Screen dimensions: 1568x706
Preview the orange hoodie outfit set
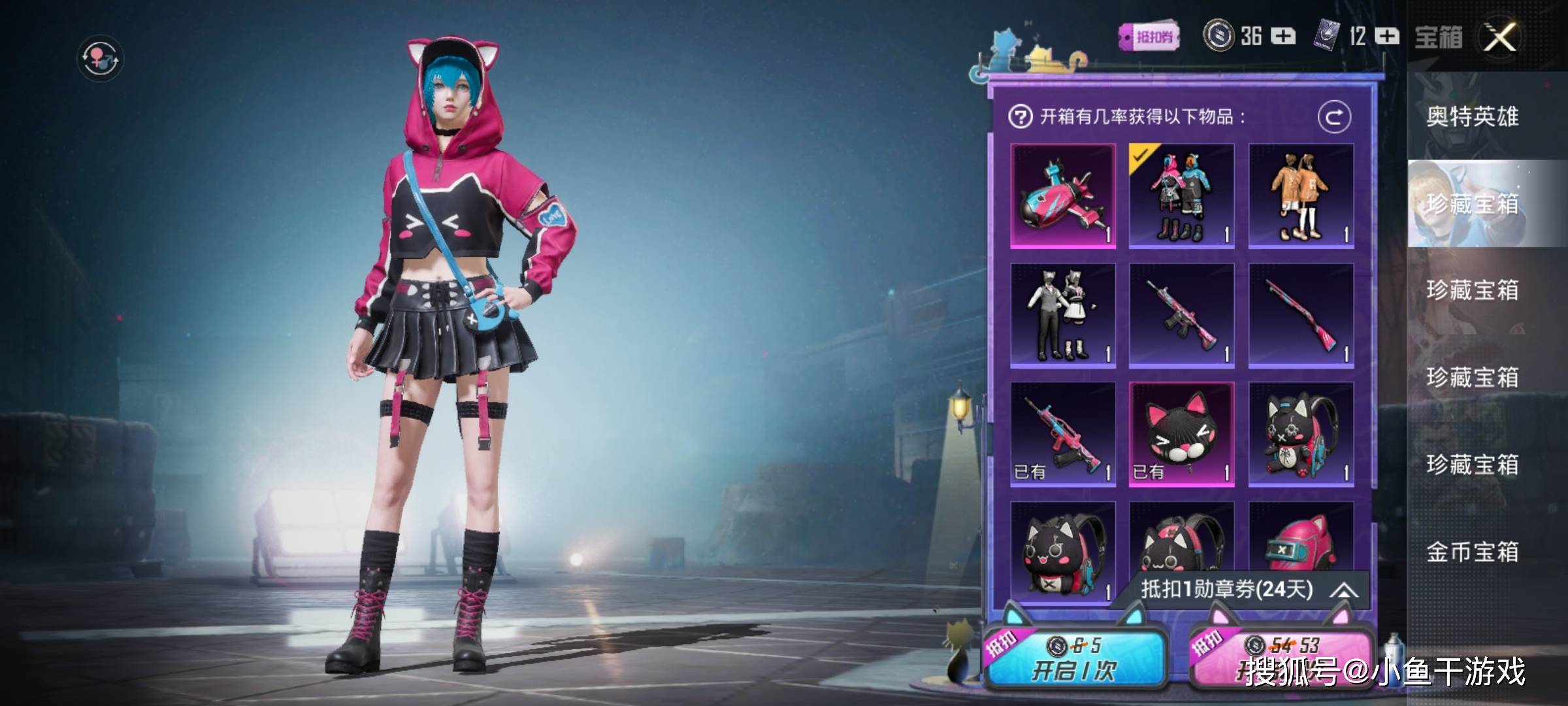[1301, 196]
